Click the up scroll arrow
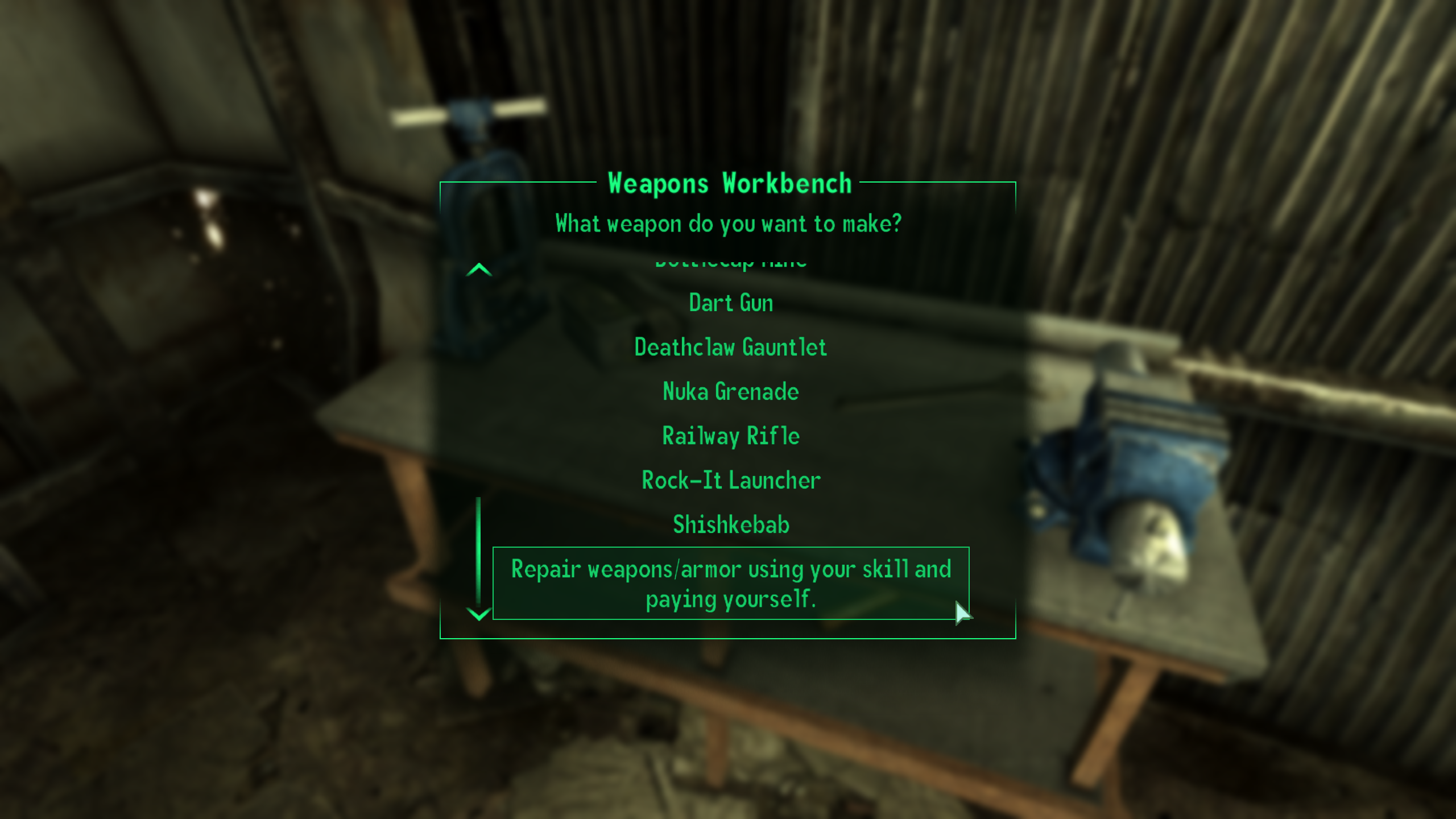 [479, 269]
